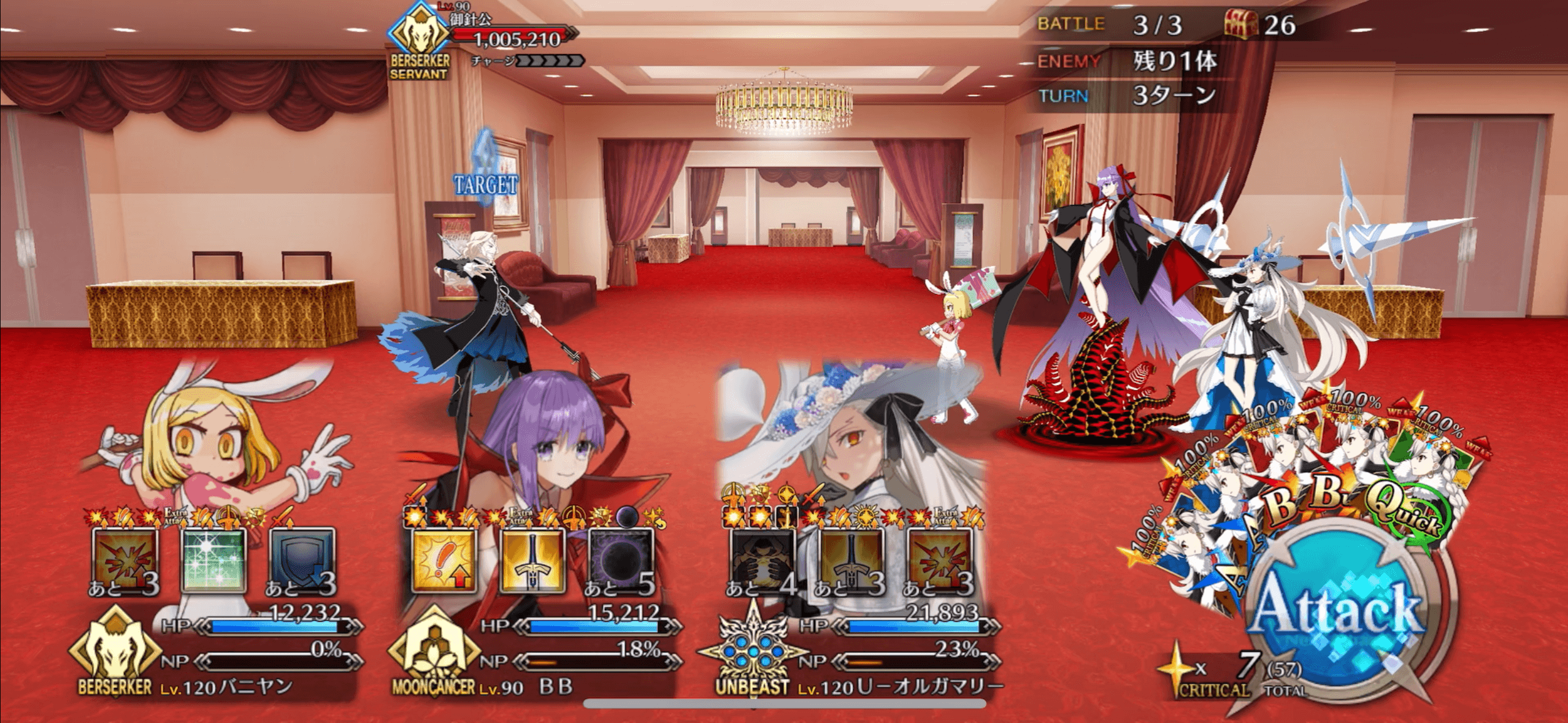
Task: Use BB's yellow exclamation mark skill
Action: tap(444, 560)
